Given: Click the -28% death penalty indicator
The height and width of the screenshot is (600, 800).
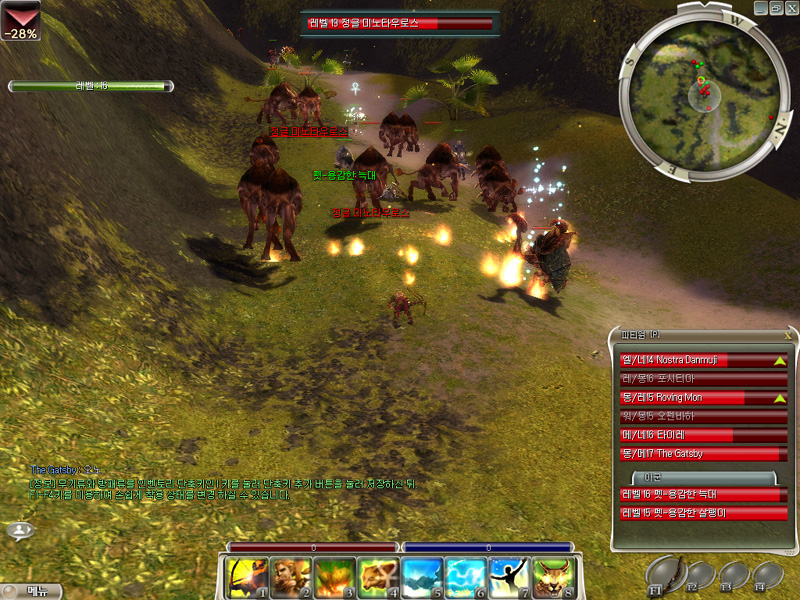Looking at the screenshot, I should point(20,20).
